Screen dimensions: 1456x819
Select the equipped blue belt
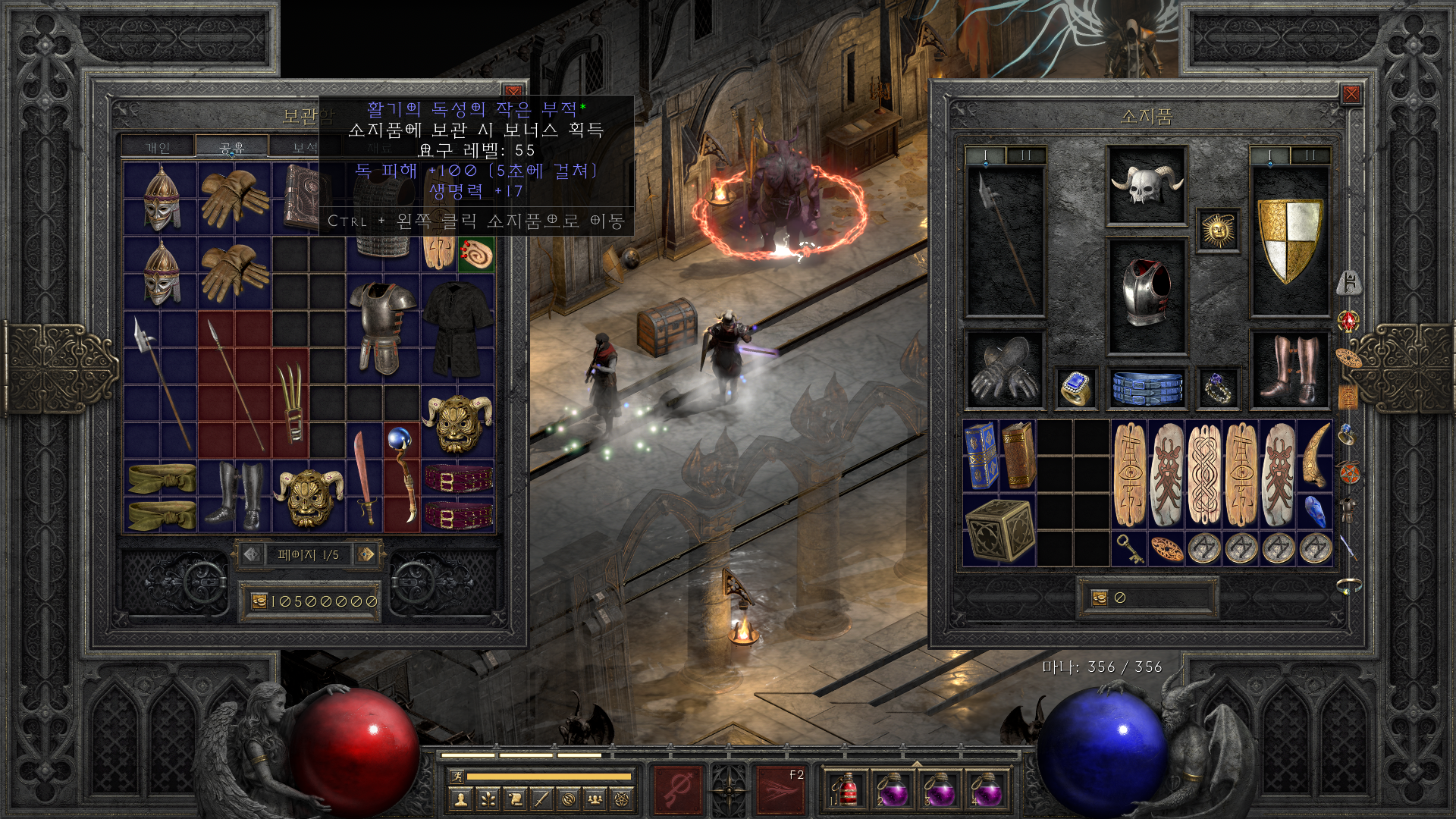tap(1147, 388)
